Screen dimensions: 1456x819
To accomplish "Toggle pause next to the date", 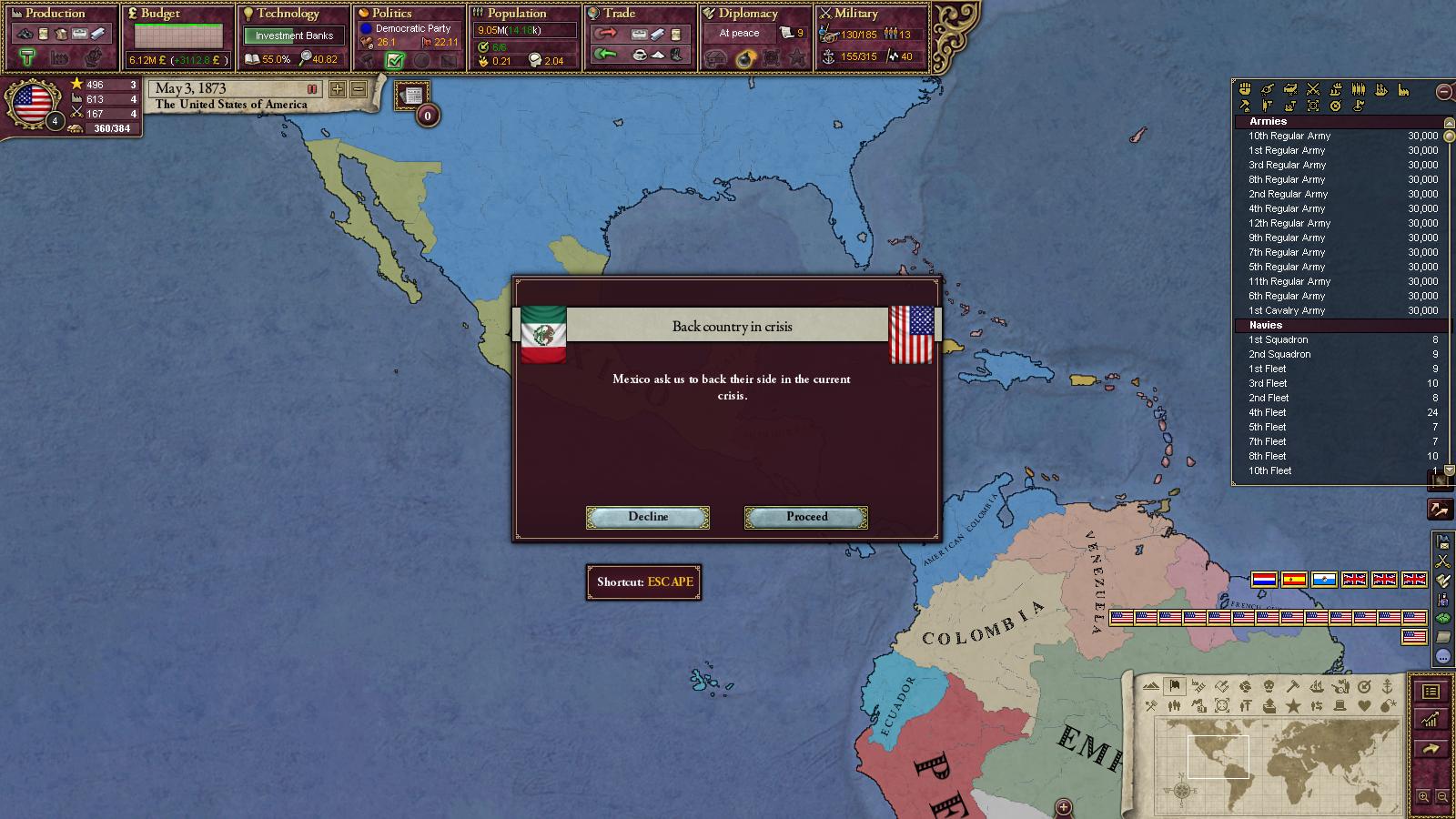I will 312,89.
